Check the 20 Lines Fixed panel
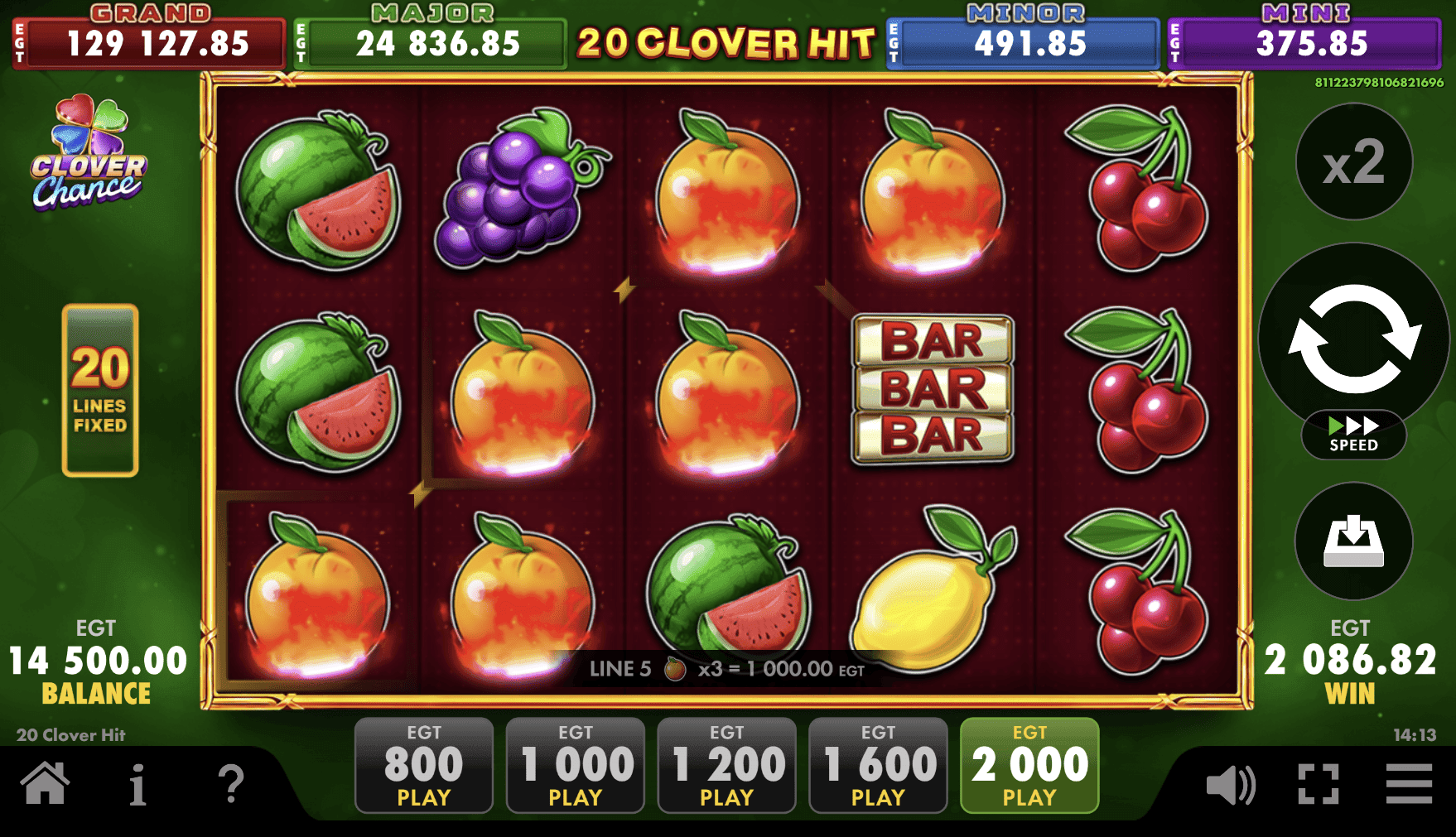 coord(99,389)
